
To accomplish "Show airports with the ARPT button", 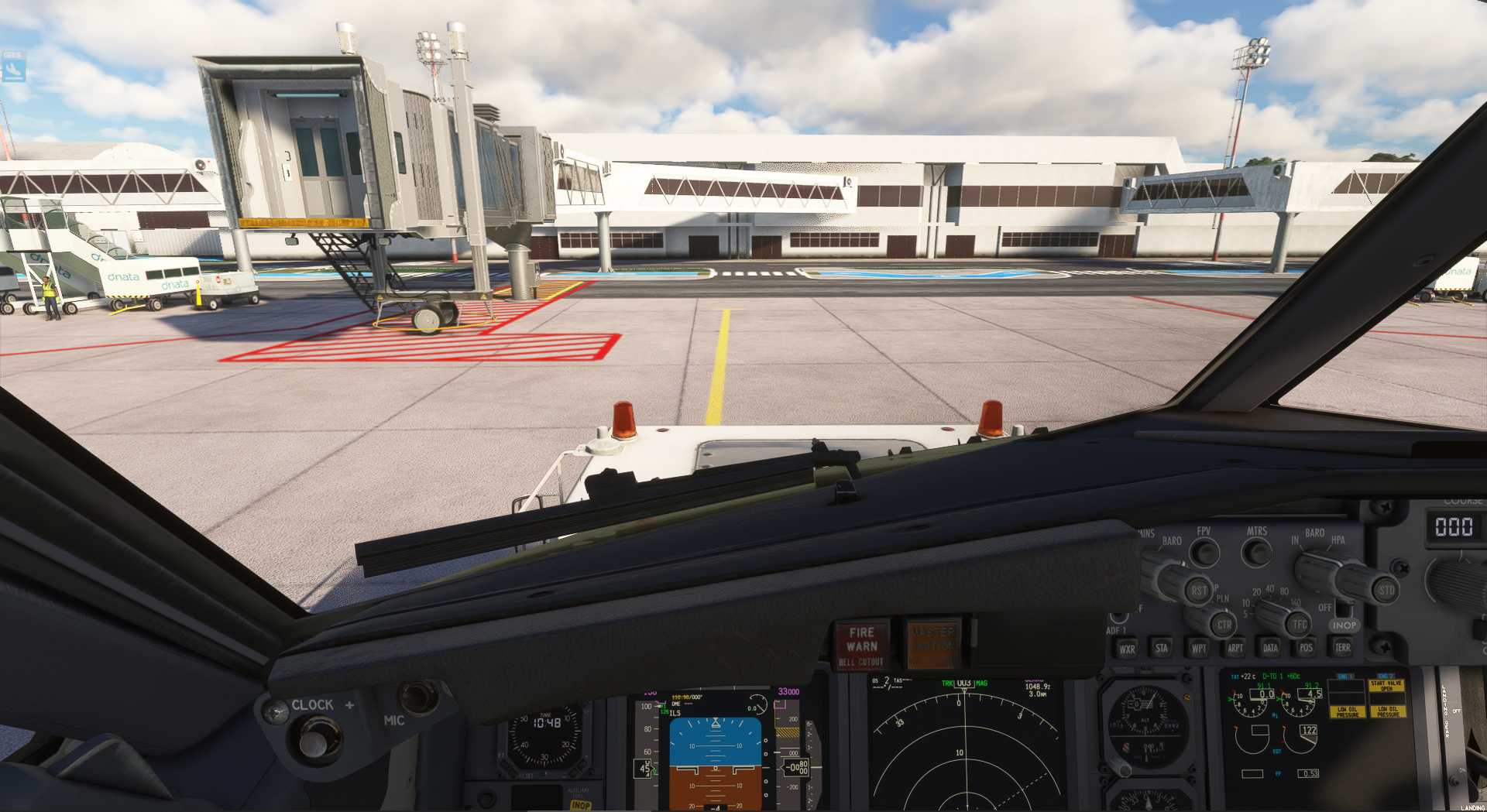I will pyautogui.click(x=1235, y=648).
